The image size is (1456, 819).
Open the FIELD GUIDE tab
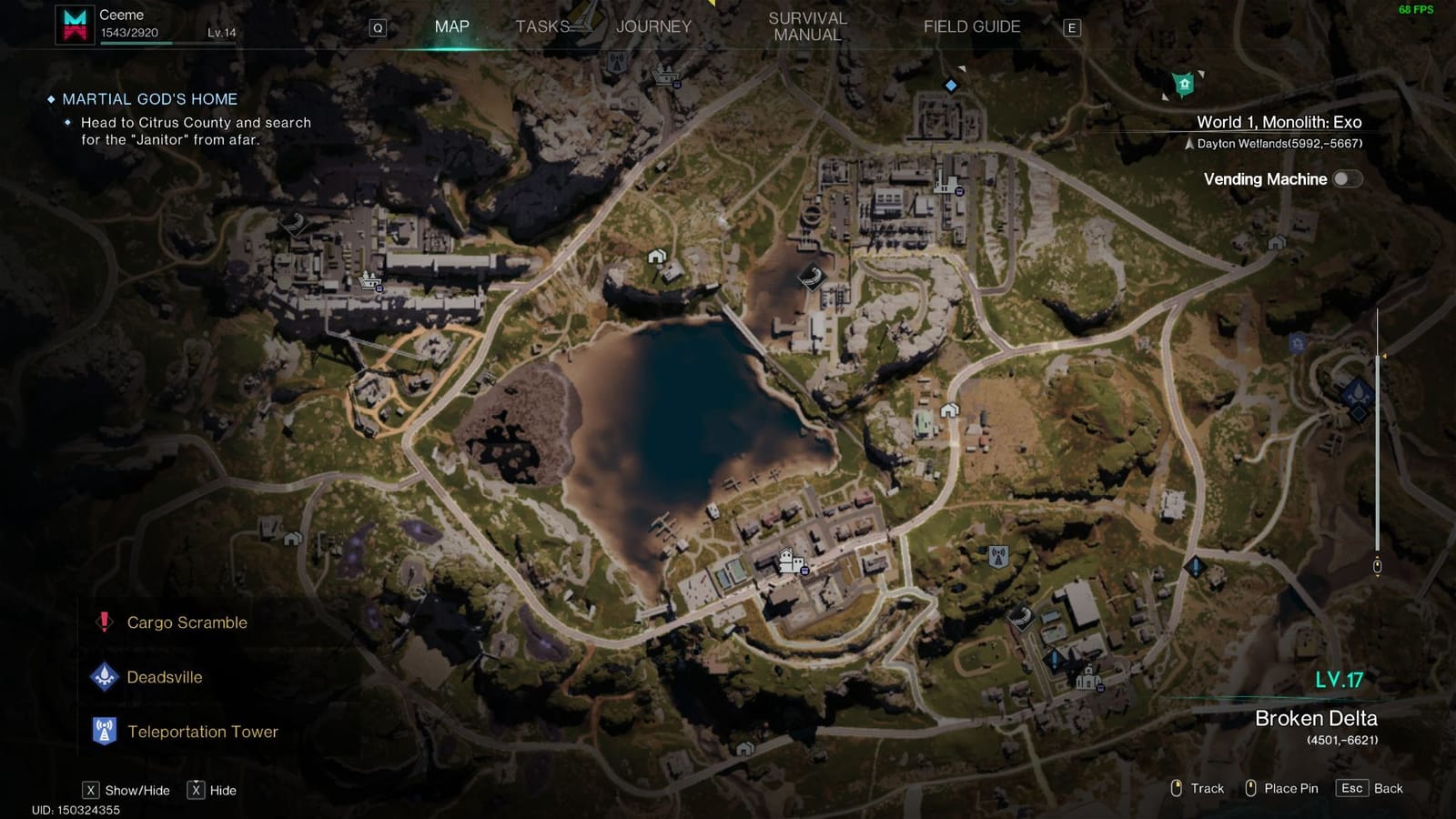(x=970, y=26)
